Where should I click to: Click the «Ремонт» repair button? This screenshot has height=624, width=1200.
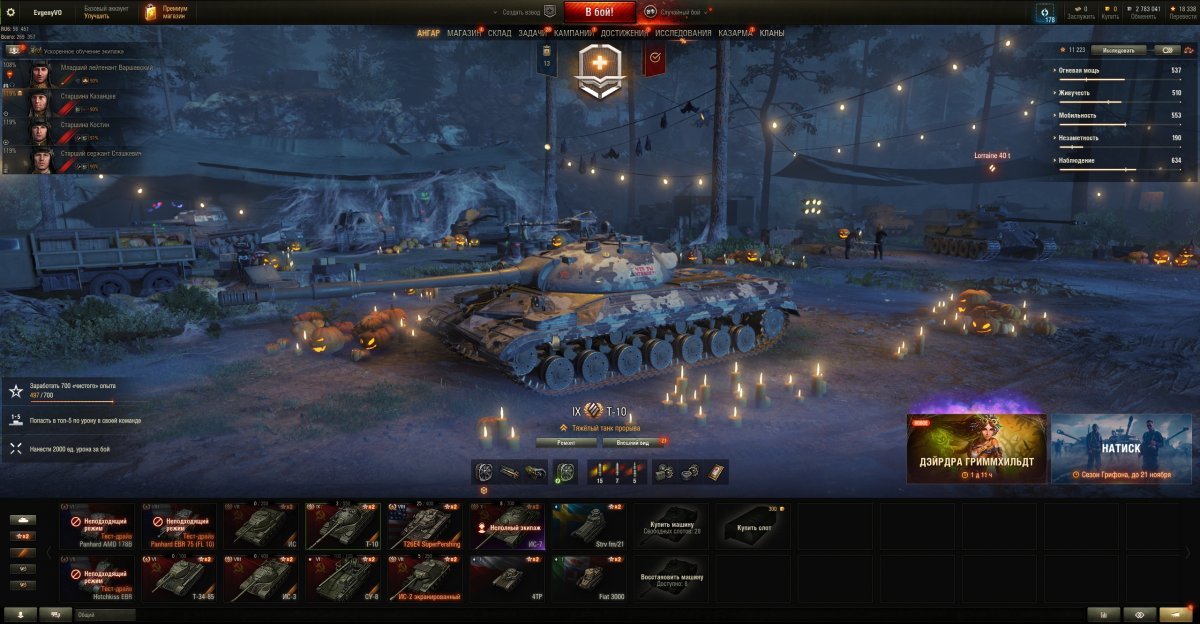566,441
